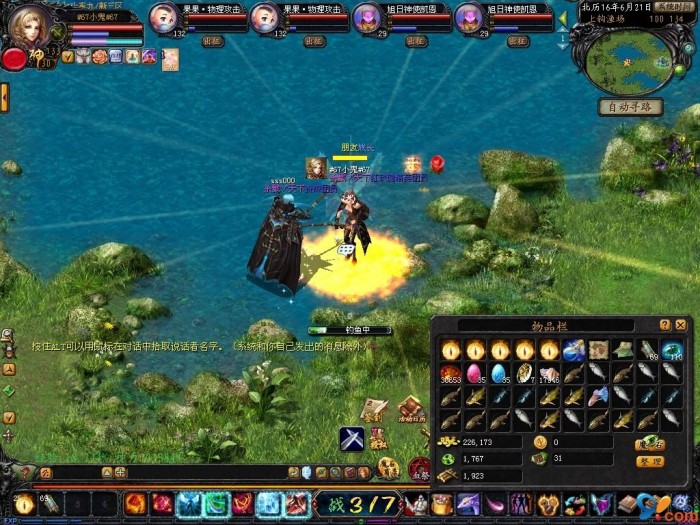This screenshot has height=525, width=700.
Task: Select the blue egg item slot
Action: coord(499,373)
